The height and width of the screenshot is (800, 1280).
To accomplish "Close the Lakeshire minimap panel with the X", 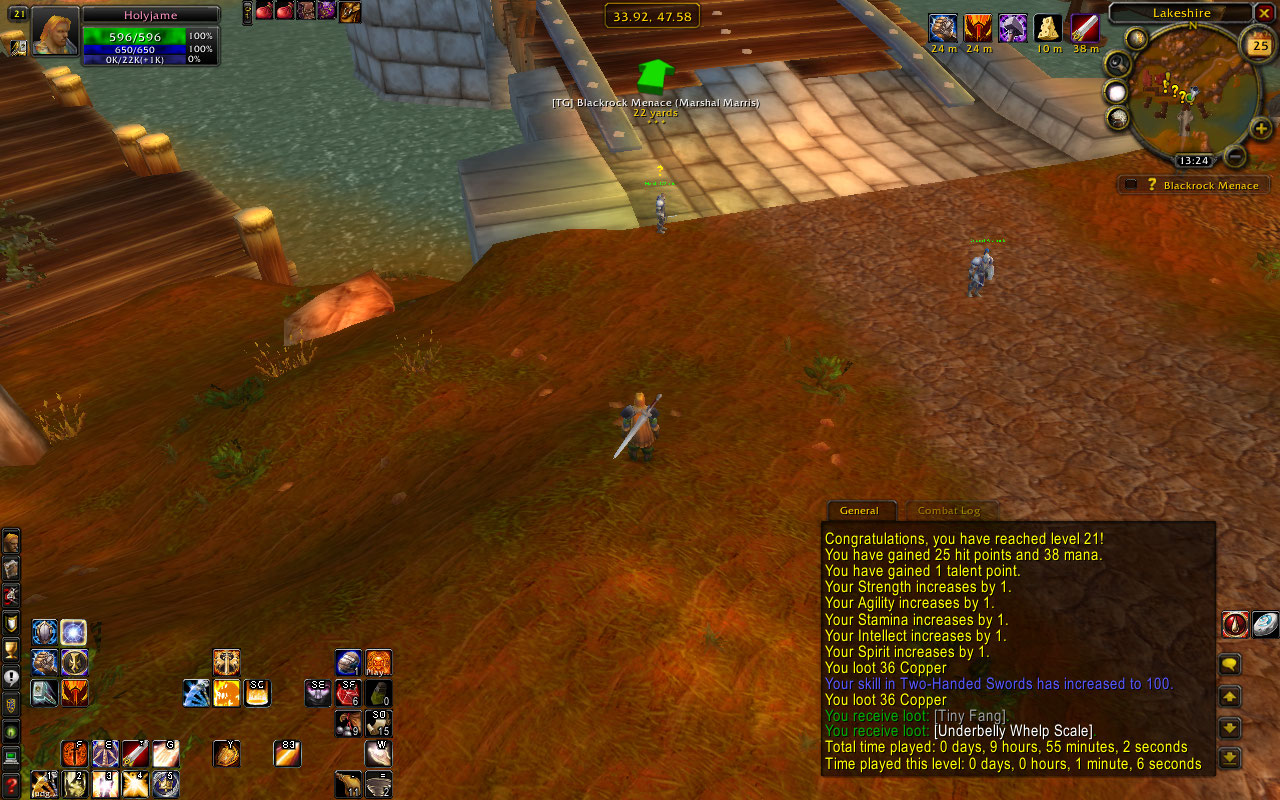I will tap(1264, 13).
